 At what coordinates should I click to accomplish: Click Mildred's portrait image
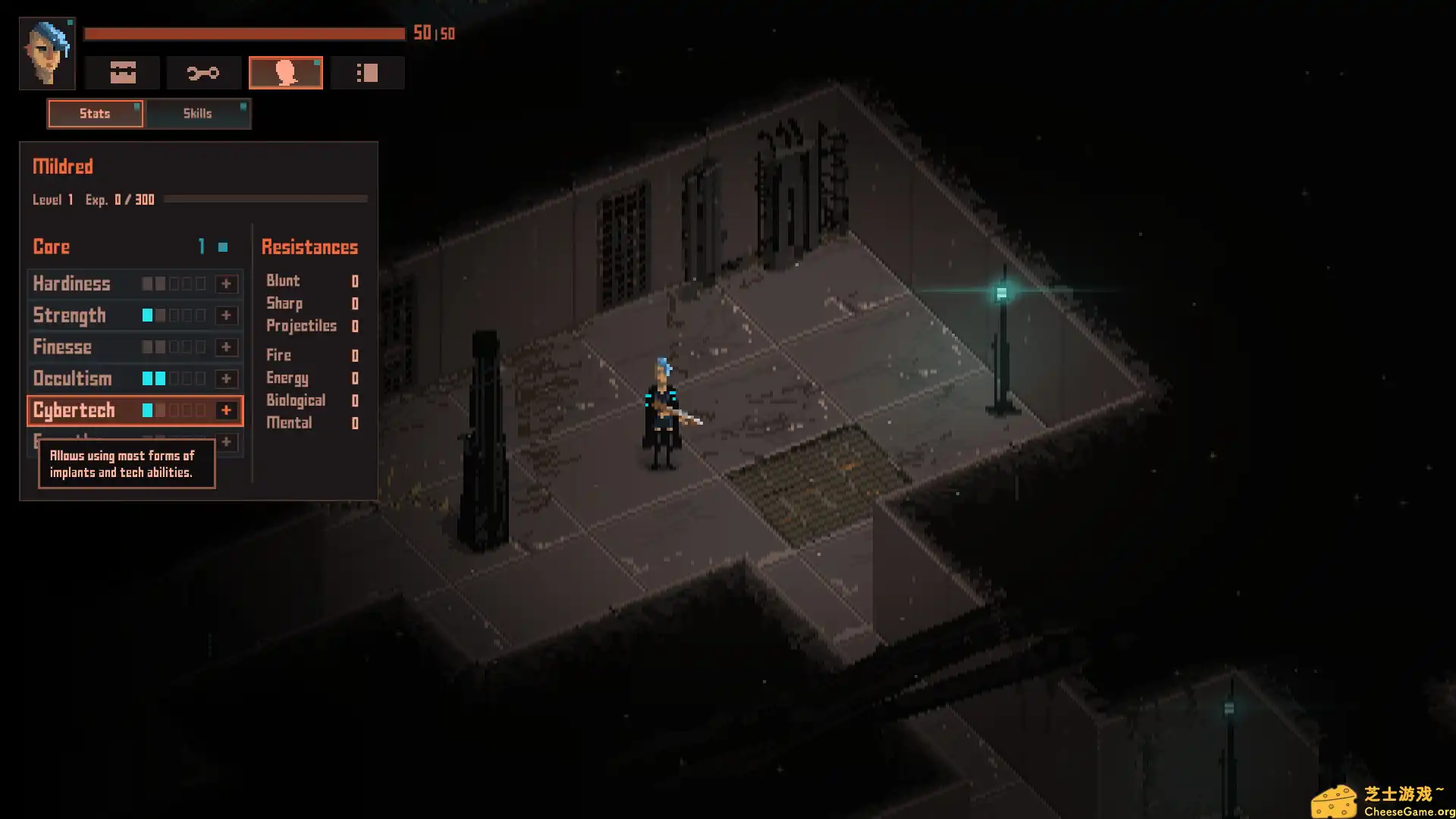47,52
